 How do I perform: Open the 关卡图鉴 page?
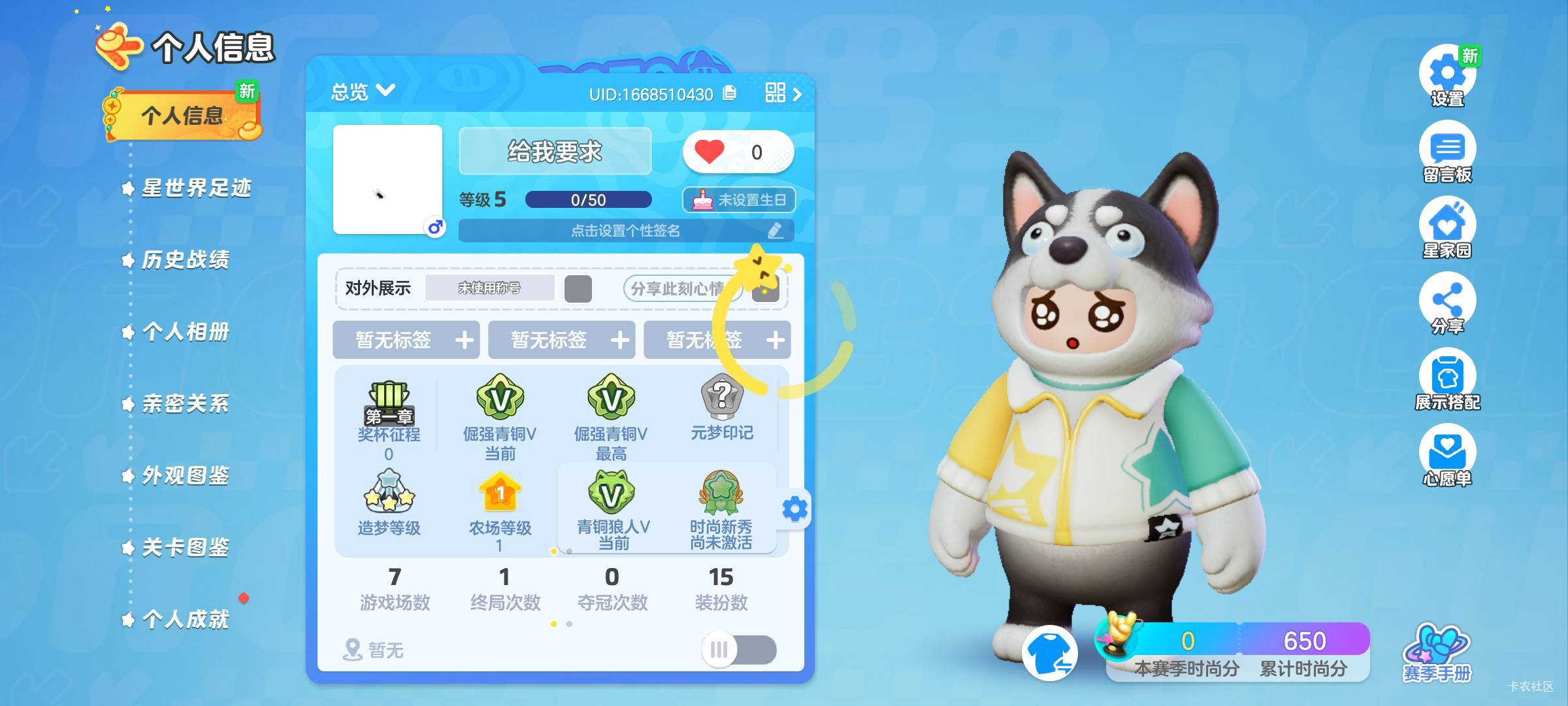point(185,548)
